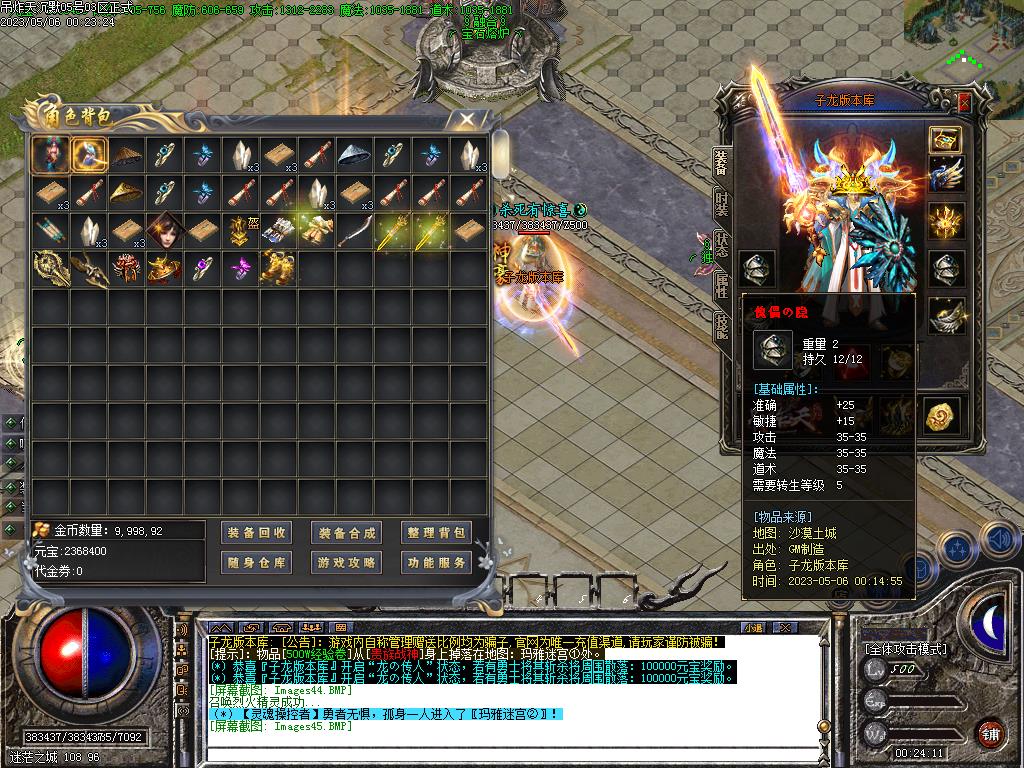This screenshot has height=768, width=1024.
Task: Select the female portrait item in the bag
Action: coord(162,231)
